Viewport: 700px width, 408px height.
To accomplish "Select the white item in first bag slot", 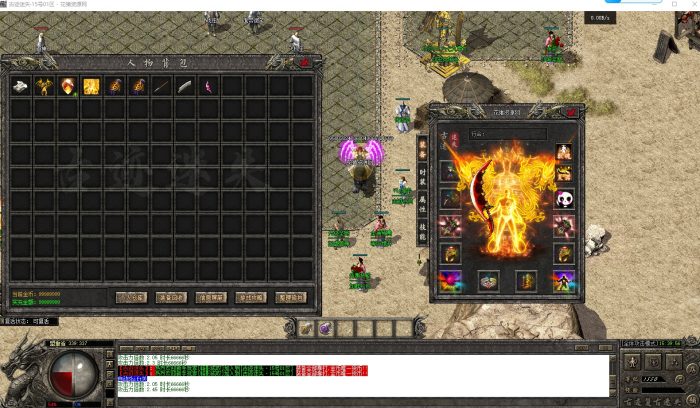I will click(20, 86).
